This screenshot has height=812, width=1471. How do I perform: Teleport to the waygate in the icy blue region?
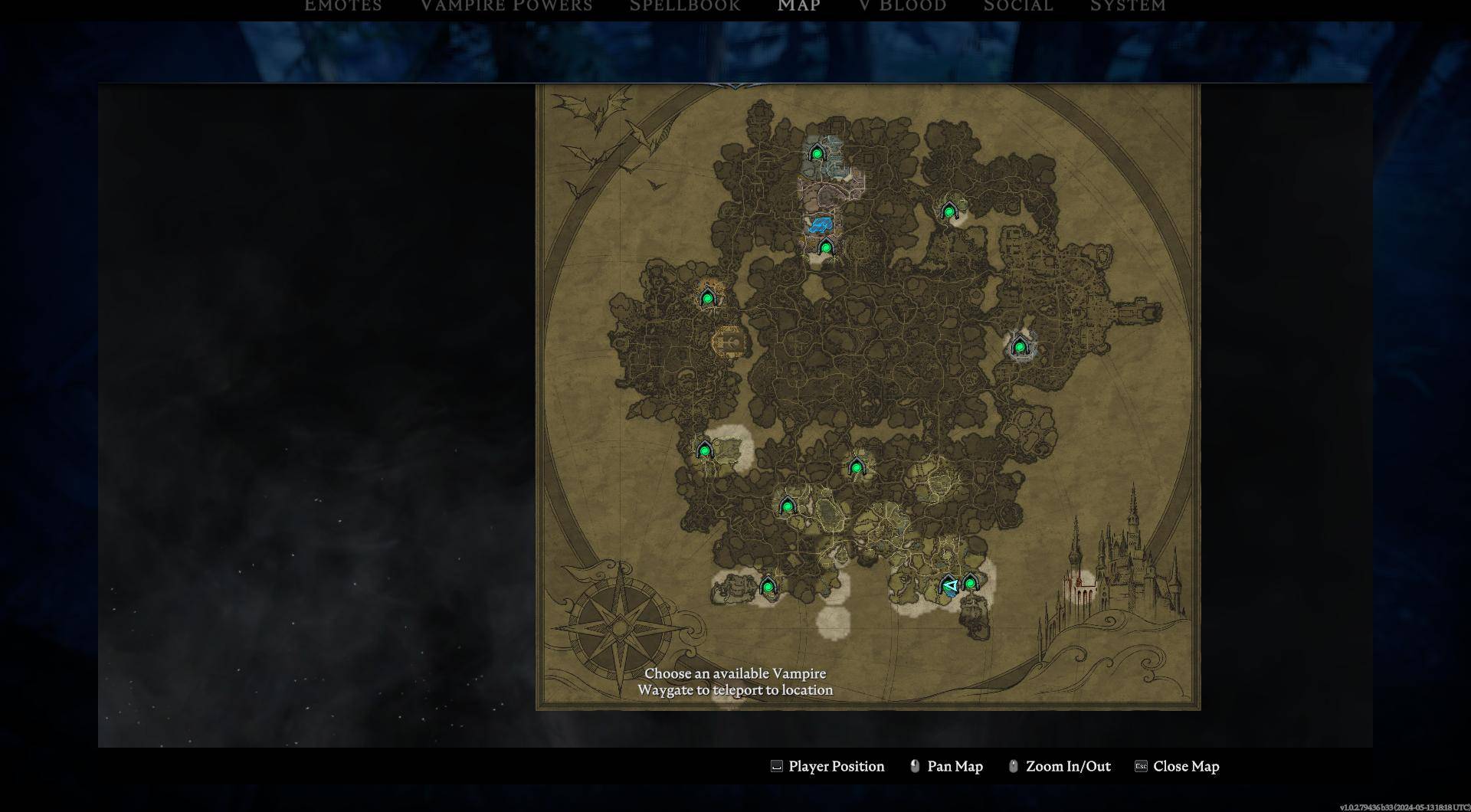817,153
